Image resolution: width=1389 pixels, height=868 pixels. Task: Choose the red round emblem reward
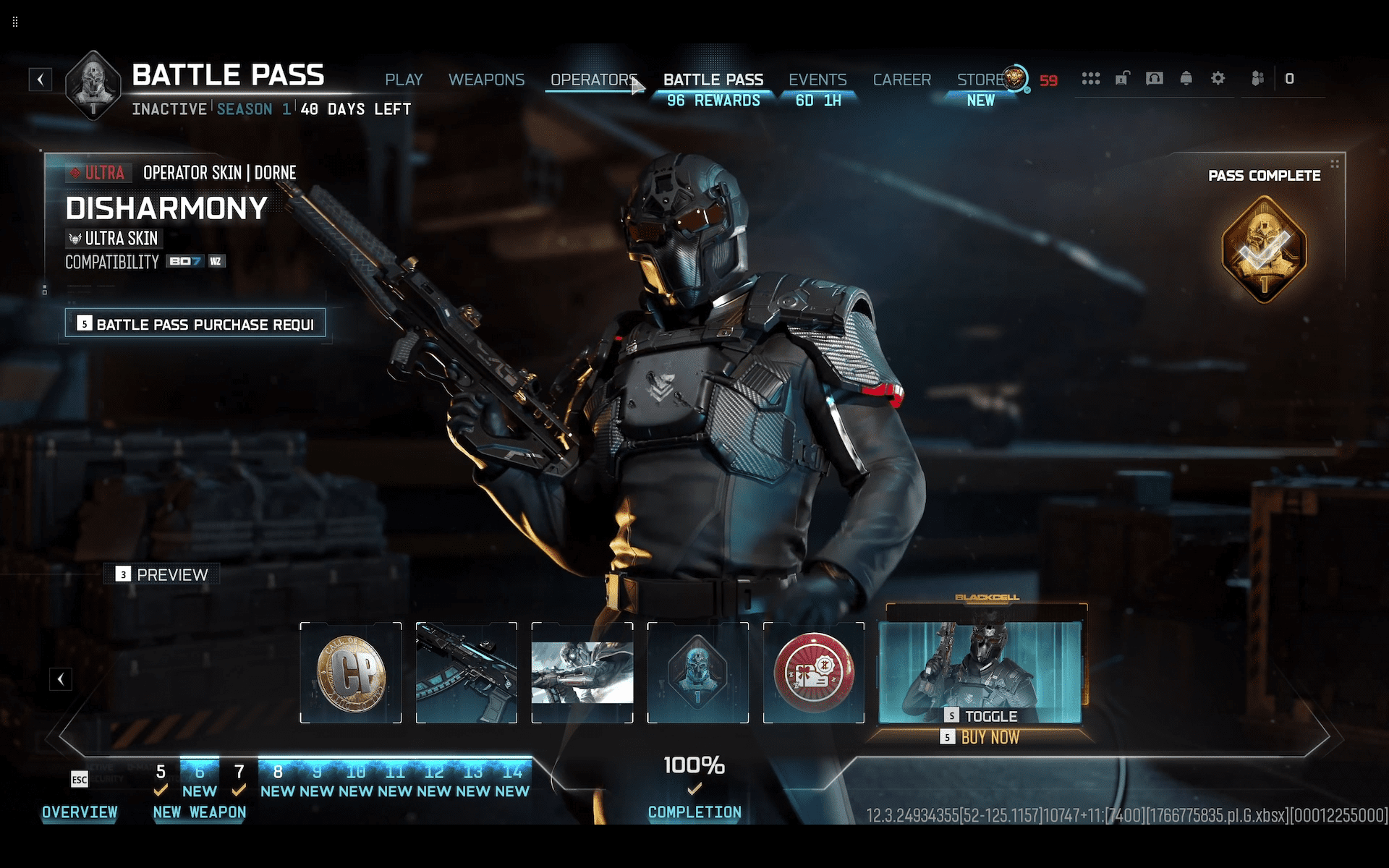[x=814, y=673]
